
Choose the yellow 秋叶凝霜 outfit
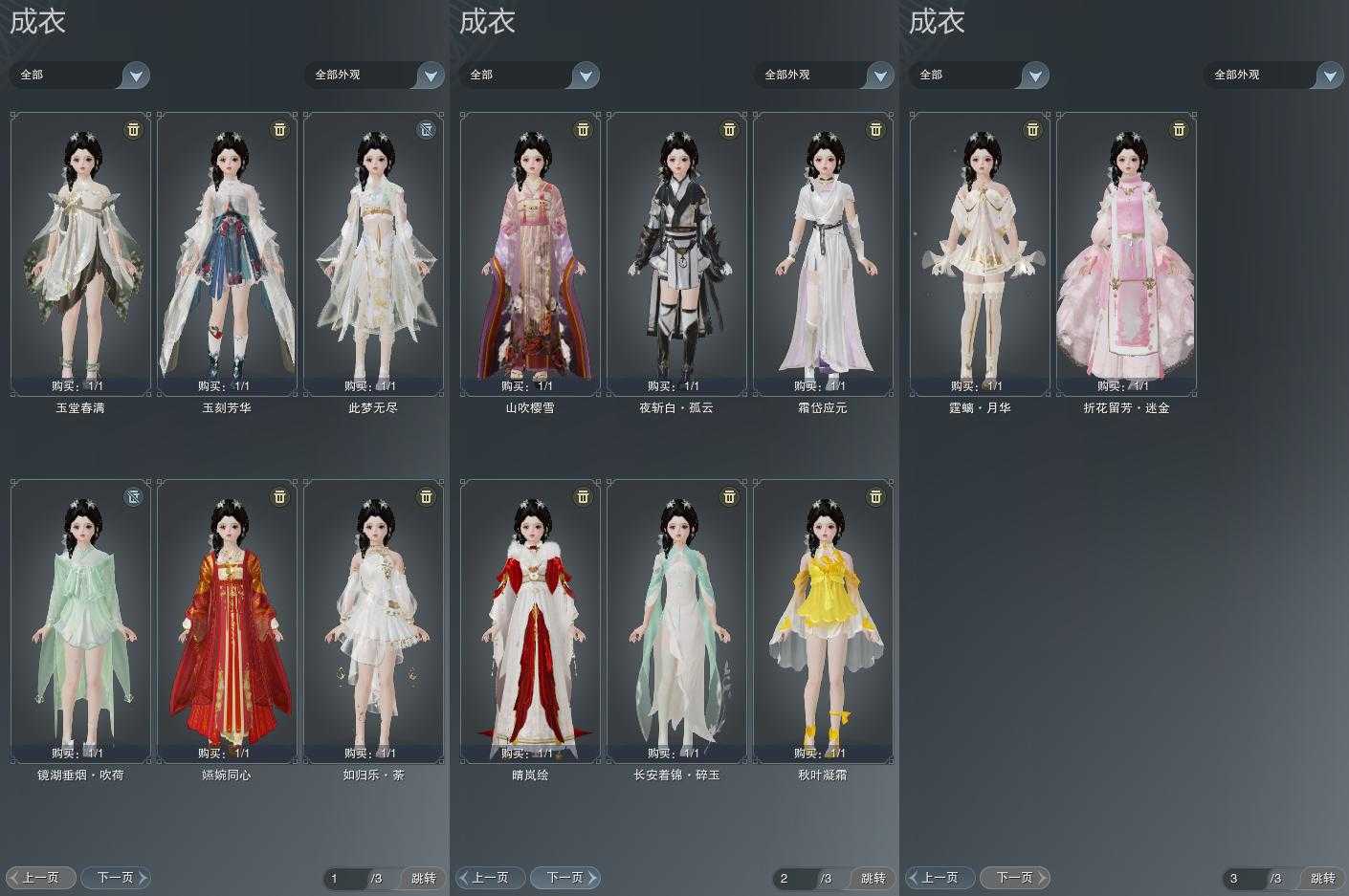pos(823,621)
